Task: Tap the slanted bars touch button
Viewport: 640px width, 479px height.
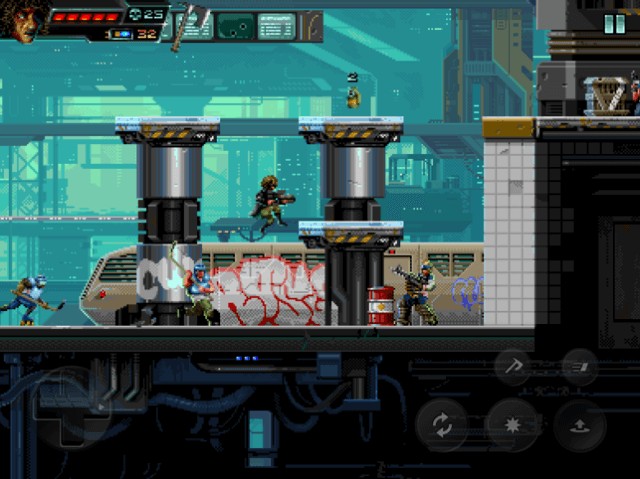Action: click(x=580, y=367)
